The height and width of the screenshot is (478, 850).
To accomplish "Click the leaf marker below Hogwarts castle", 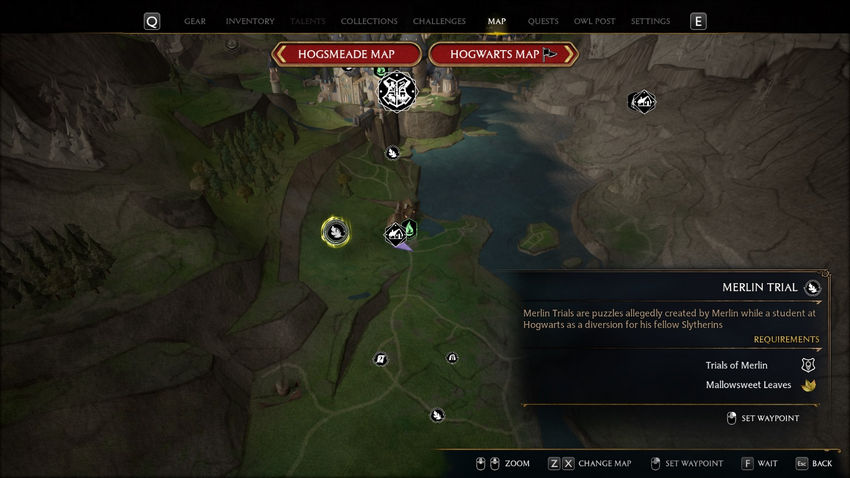I will [394, 153].
